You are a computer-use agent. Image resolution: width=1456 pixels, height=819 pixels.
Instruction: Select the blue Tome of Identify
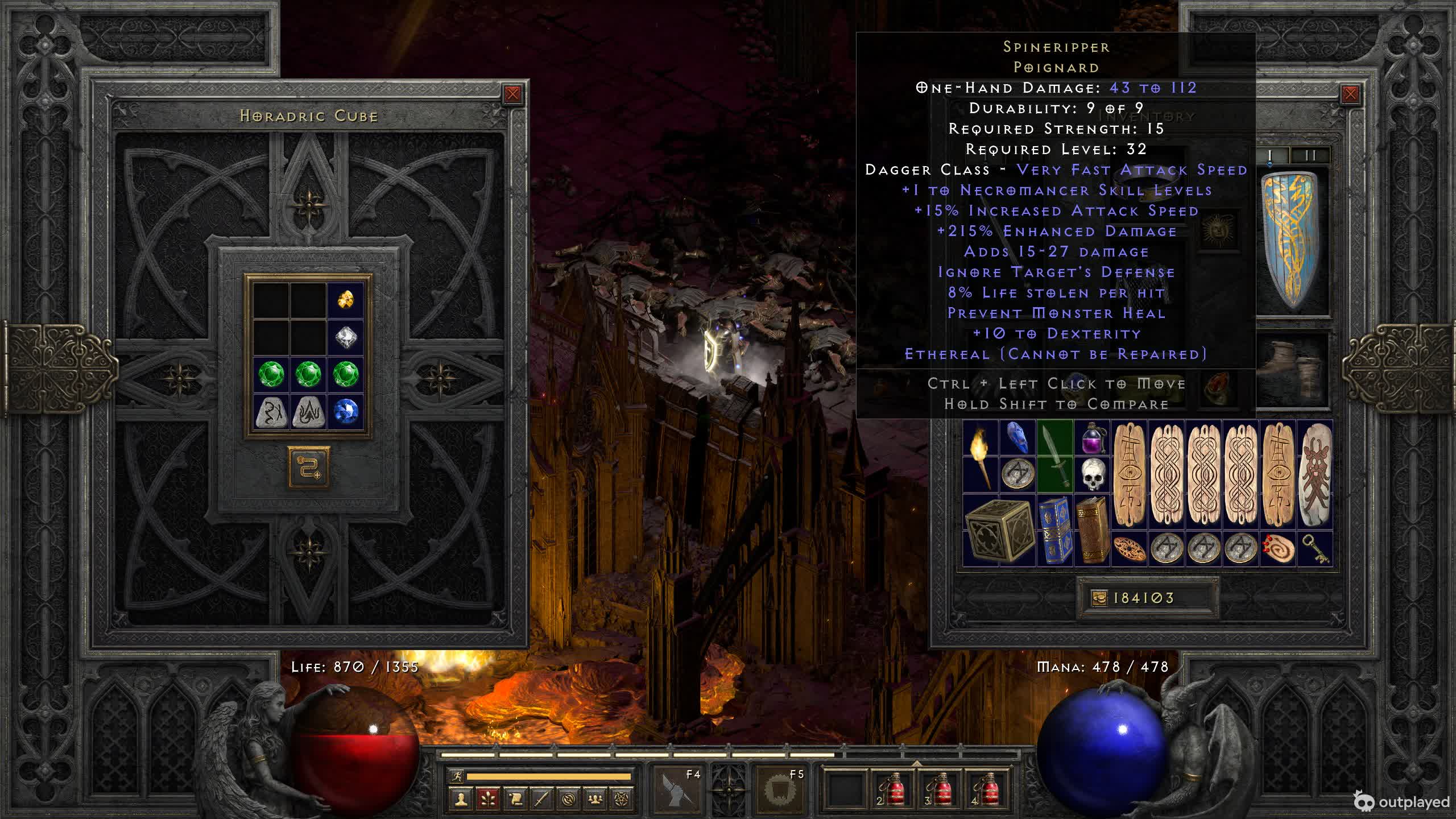(1055, 530)
